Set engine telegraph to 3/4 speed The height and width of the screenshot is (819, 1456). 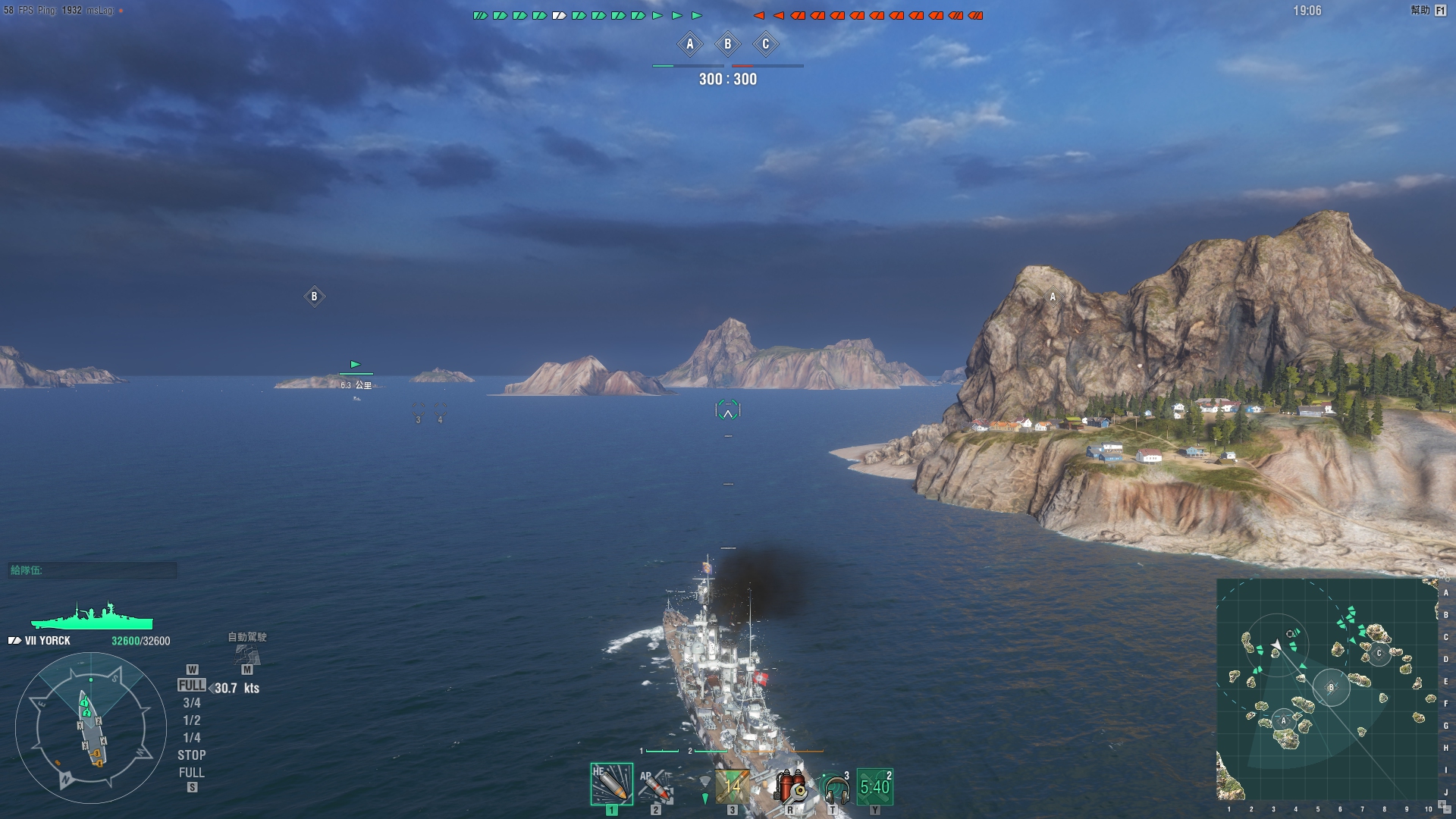pos(192,703)
